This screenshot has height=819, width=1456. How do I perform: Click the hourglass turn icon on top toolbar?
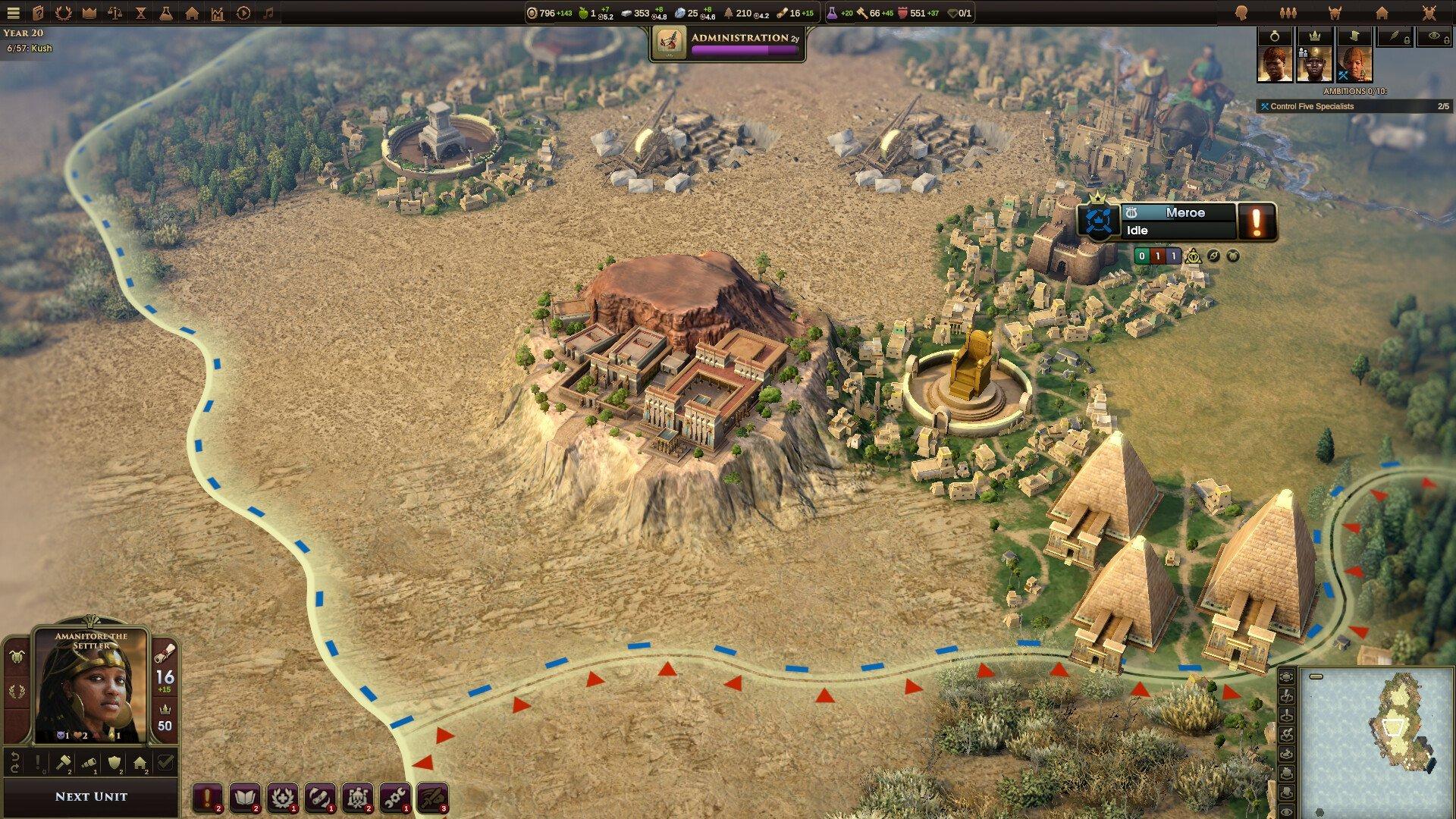pos(141,11)
